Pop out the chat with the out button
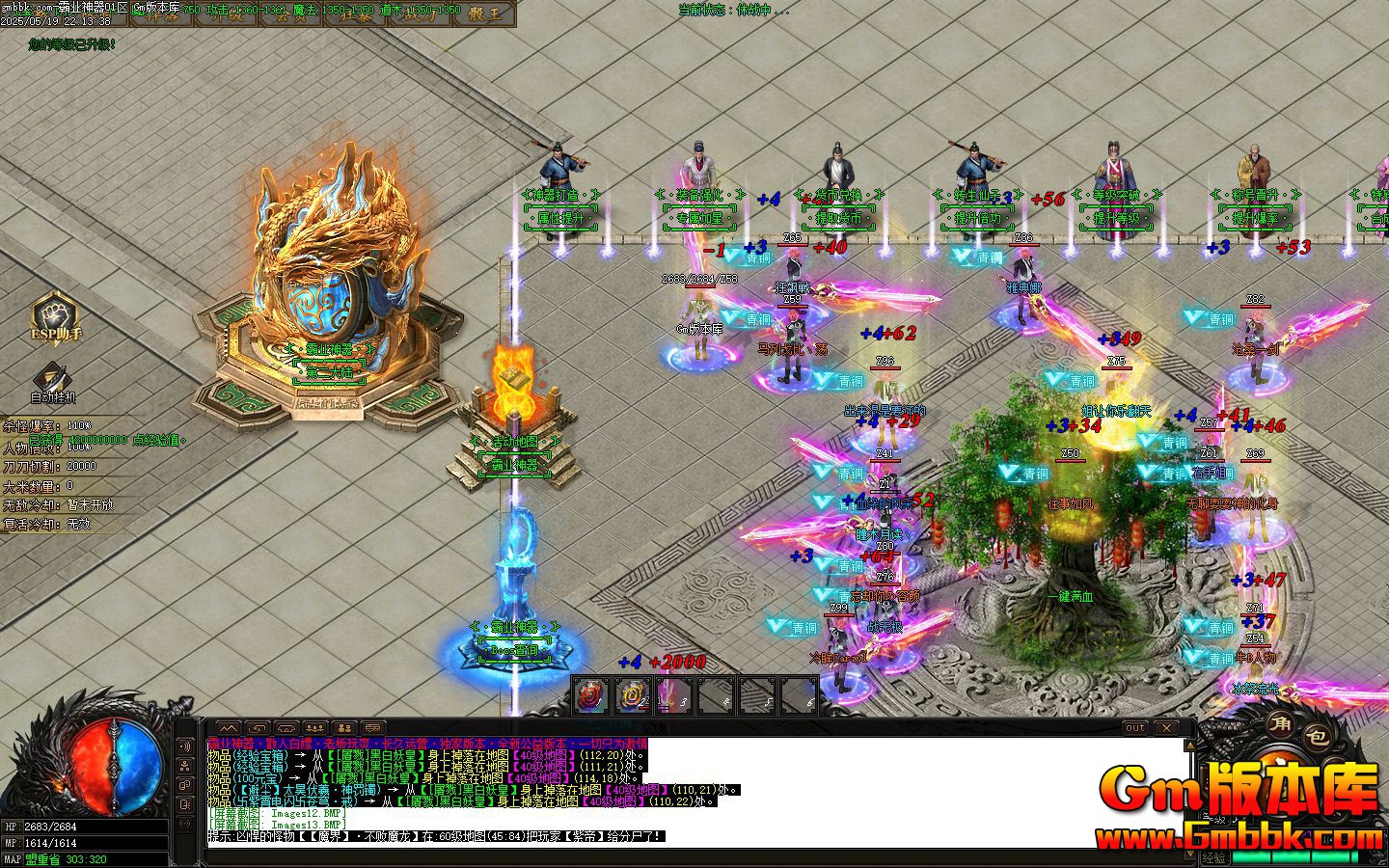This screenshot has height=868, width=1389. pyautogui.click(x=1135, y=727)
